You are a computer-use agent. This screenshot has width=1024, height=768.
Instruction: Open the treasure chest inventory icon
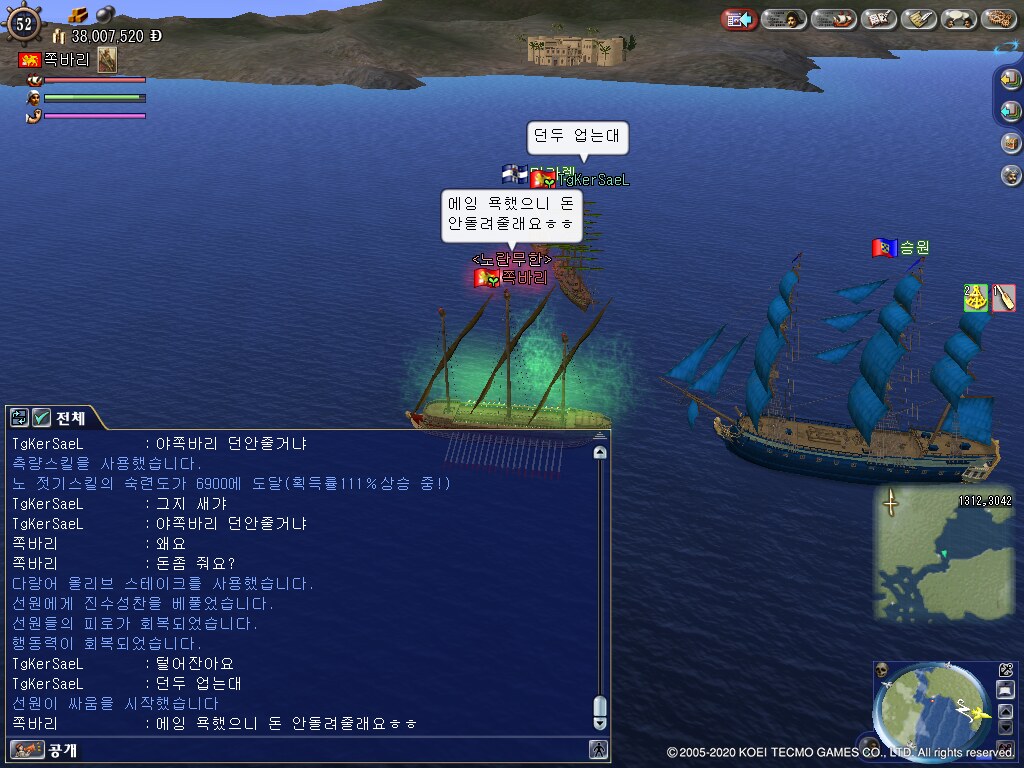click(x=1011, y=142)
